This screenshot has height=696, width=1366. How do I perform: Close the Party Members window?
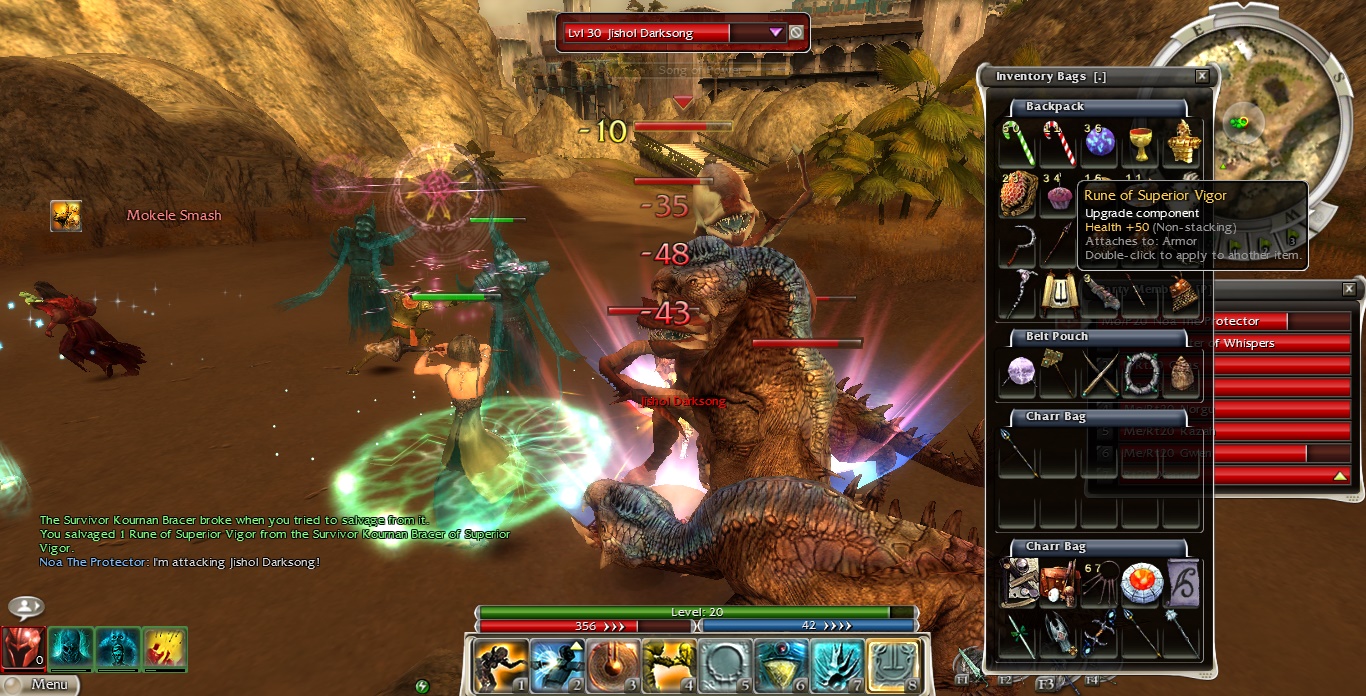[1349, 289]
